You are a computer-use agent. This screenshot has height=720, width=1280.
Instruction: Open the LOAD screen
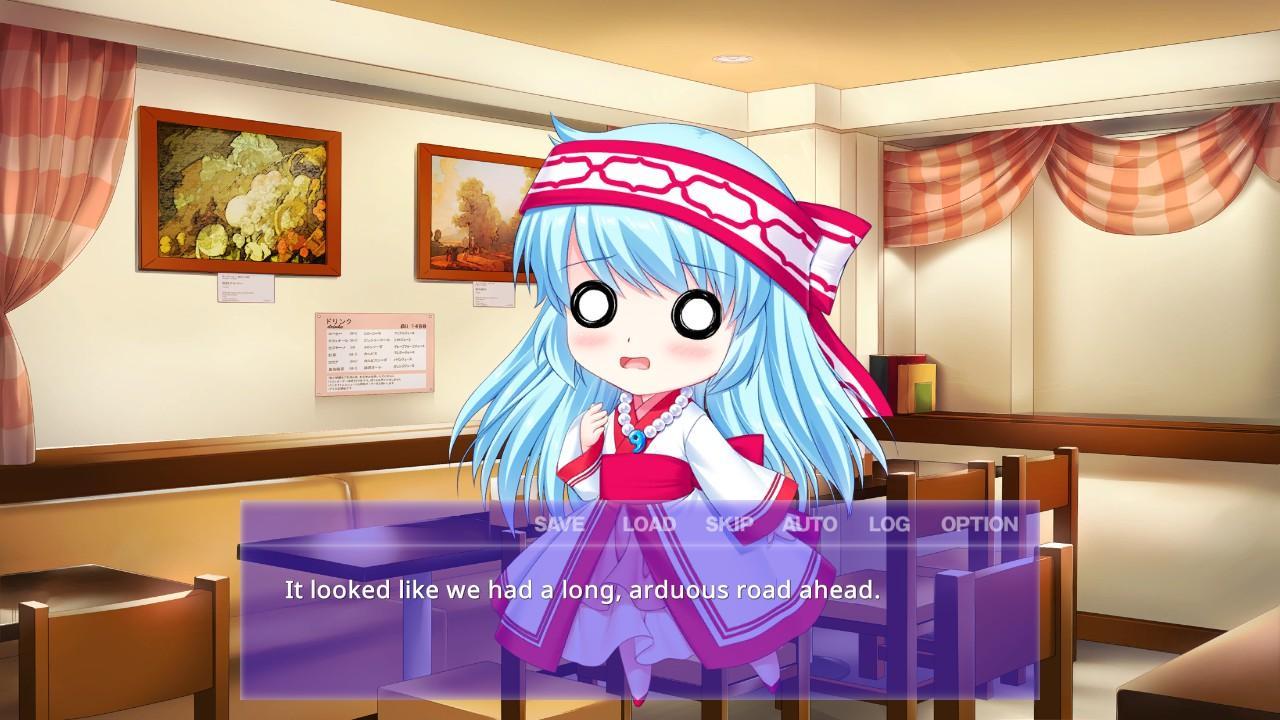click(651, 522)
